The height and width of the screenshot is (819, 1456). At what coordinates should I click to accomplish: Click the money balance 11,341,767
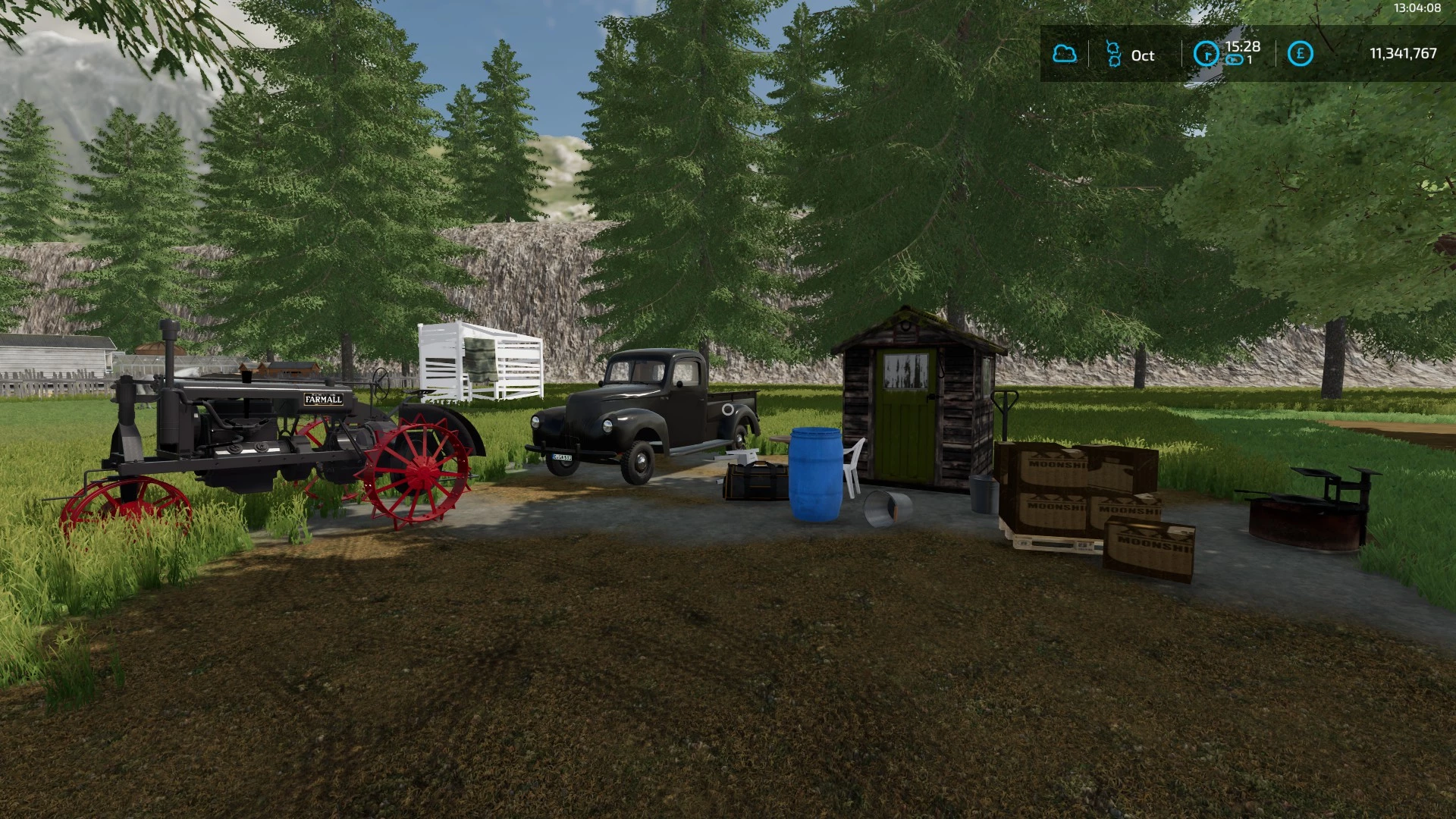(1404, 53)
